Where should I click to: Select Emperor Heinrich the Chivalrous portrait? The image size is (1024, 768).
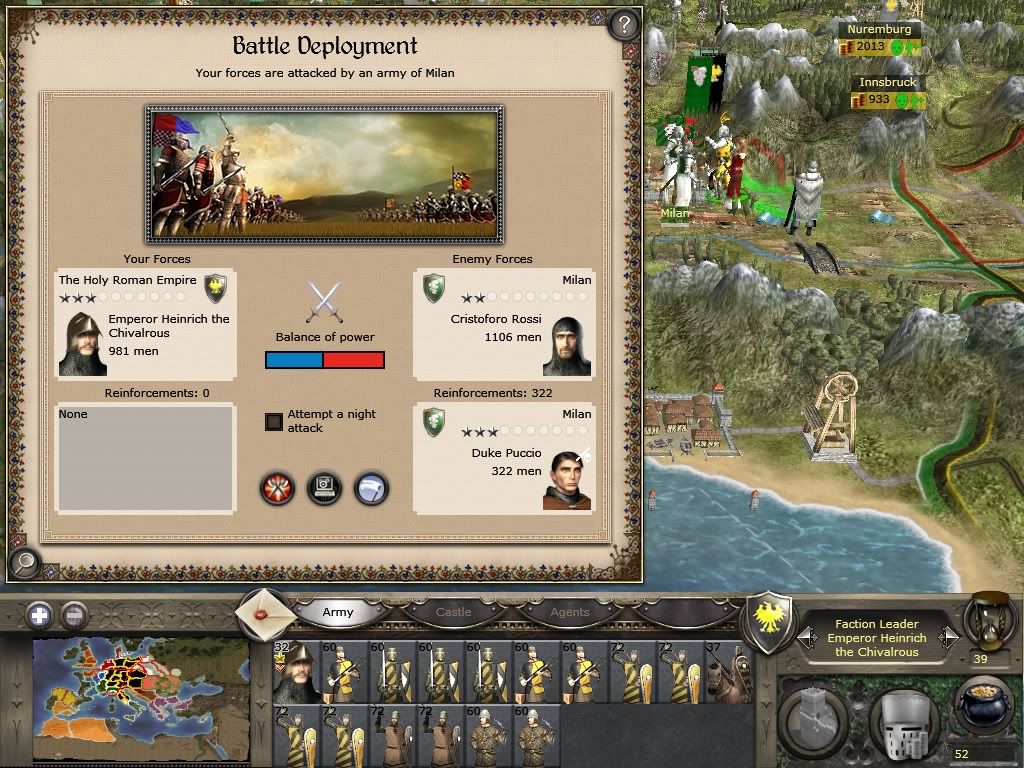[x=82, y=344]
